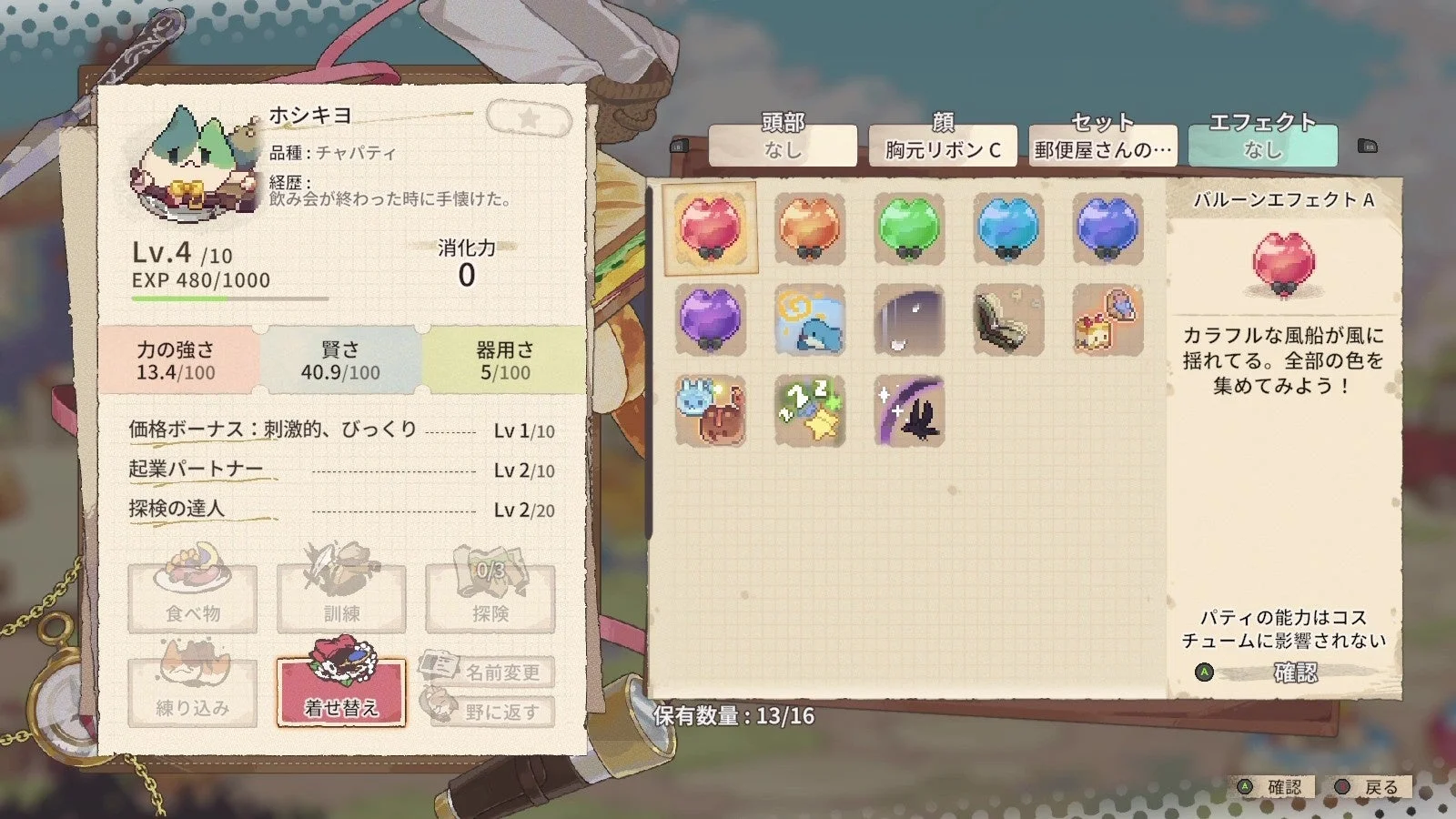
Task: Select the purple balloon effect
Action: point(713,321)
